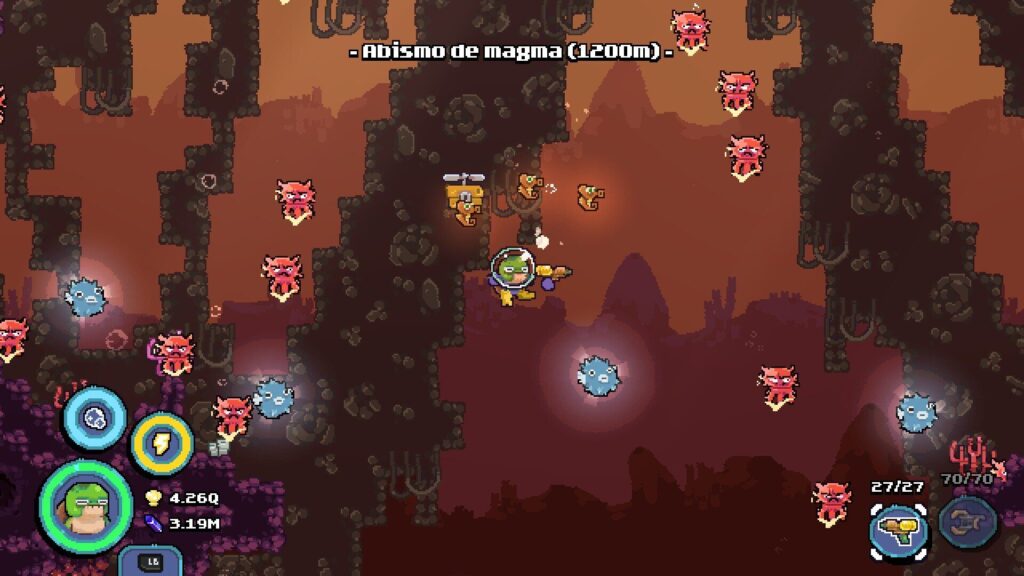This screenshot has width=1024, height=576.
Task: Activate the lightning bolt ability
Action: (161, 442)
